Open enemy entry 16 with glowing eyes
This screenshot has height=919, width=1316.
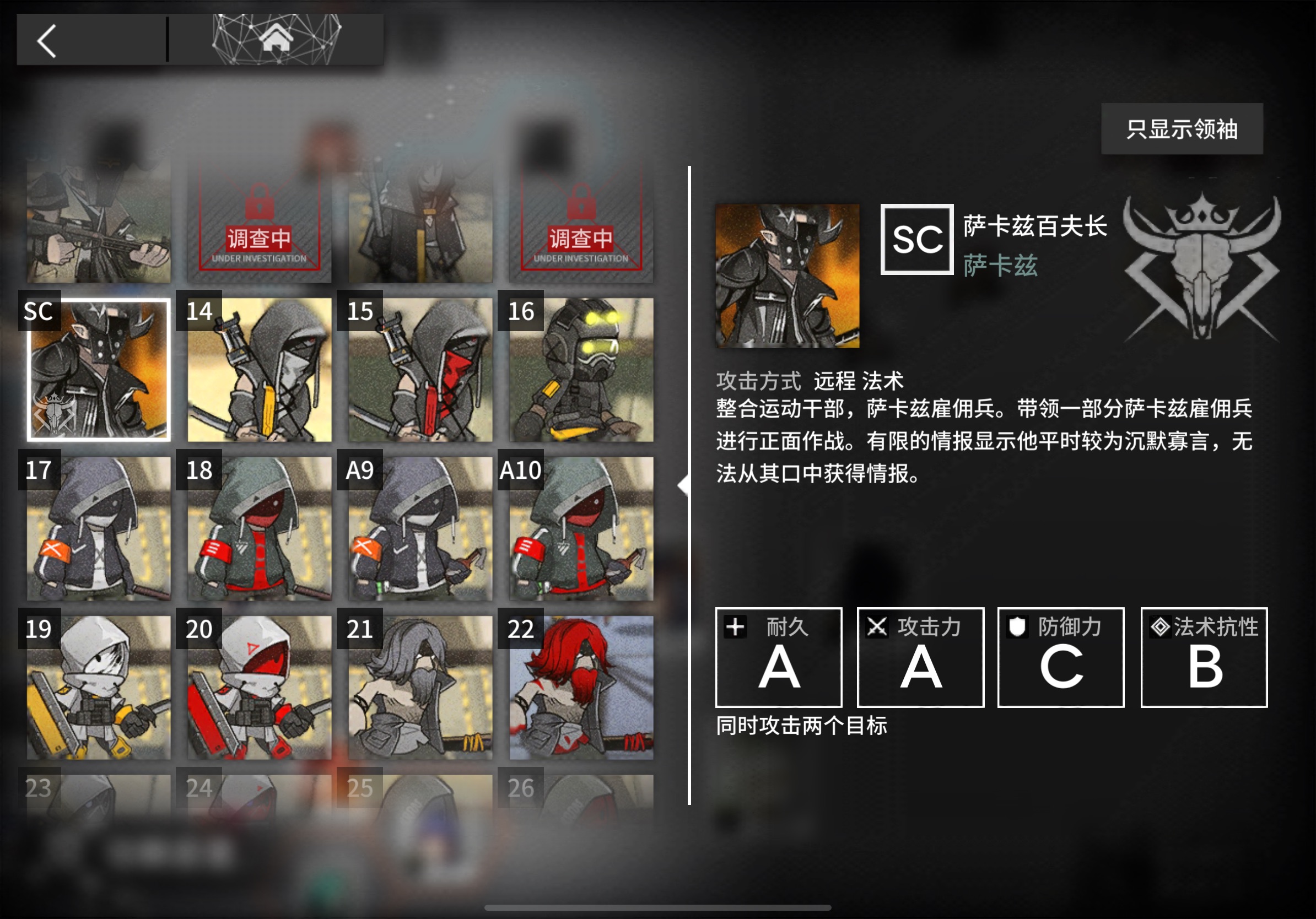click(581, 370)
